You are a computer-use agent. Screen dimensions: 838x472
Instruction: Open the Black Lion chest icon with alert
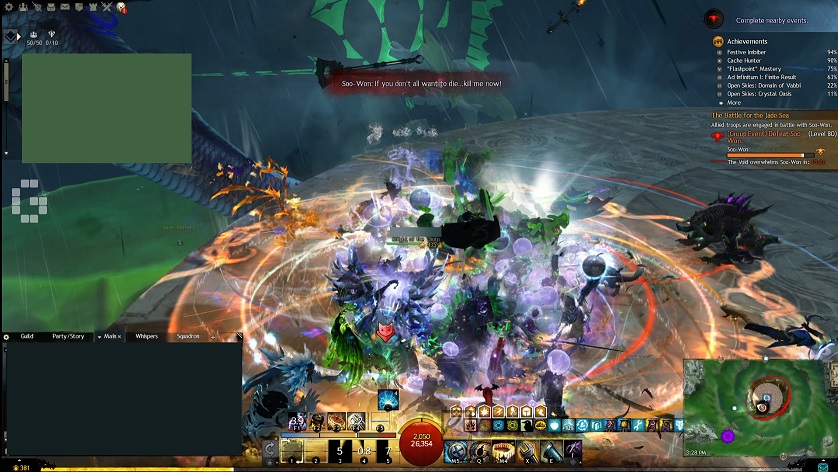(121, 7)
